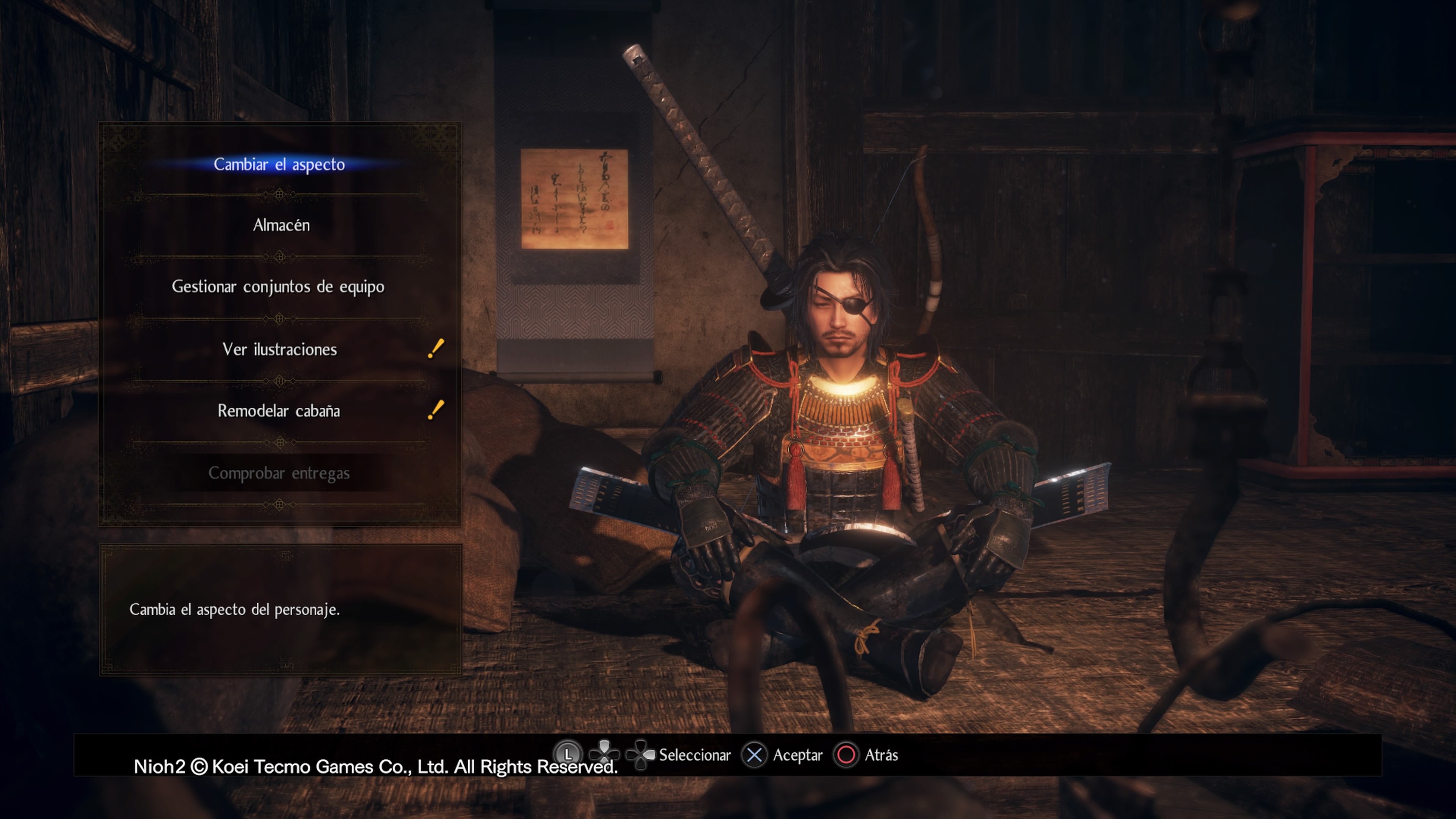Open the Almacén storage menu
Screen dimensions: 1456x819
281,226
